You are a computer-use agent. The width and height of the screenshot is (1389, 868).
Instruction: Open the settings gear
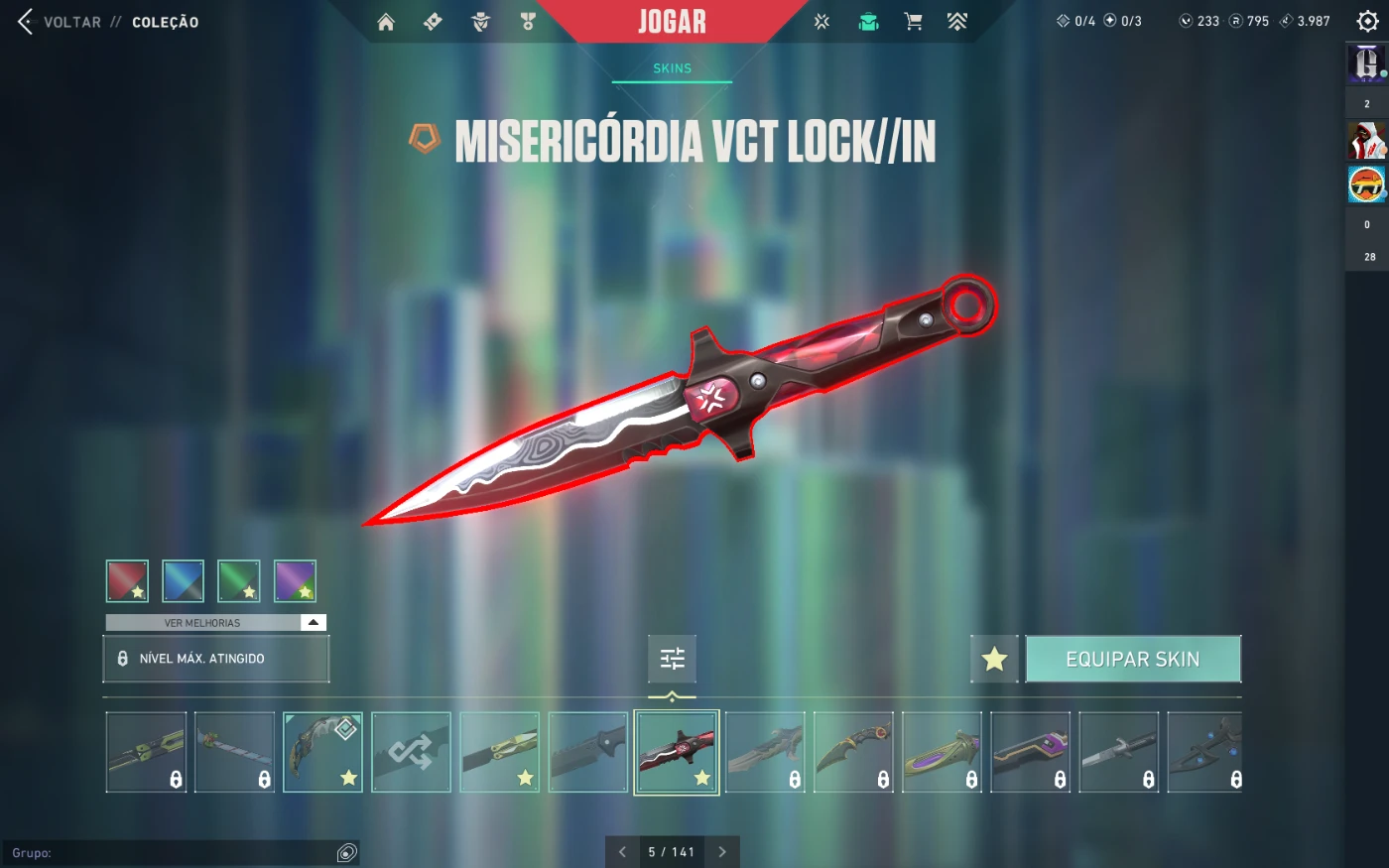click(x=1367, y=22)
